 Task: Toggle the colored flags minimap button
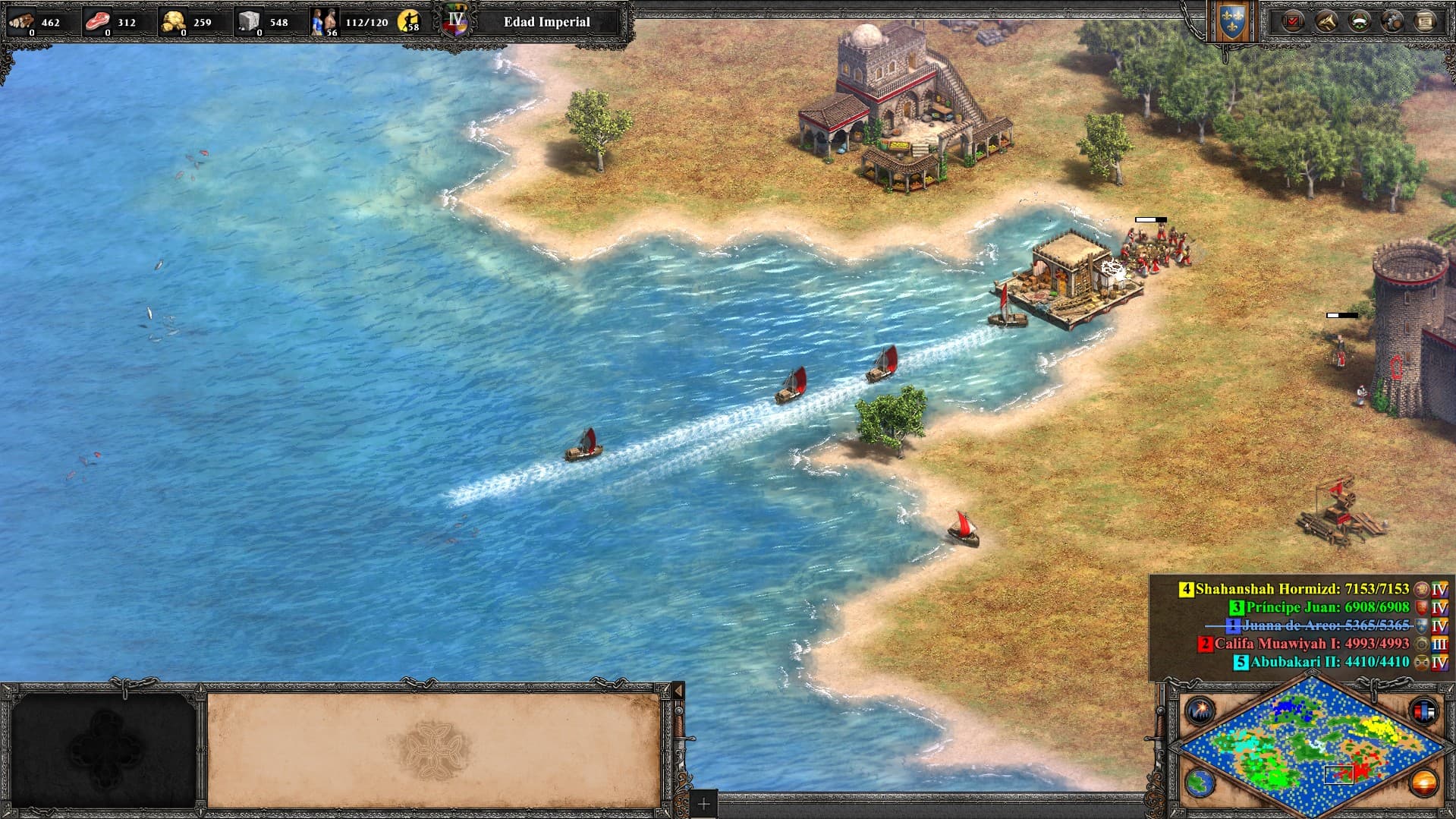(1423, 711)
